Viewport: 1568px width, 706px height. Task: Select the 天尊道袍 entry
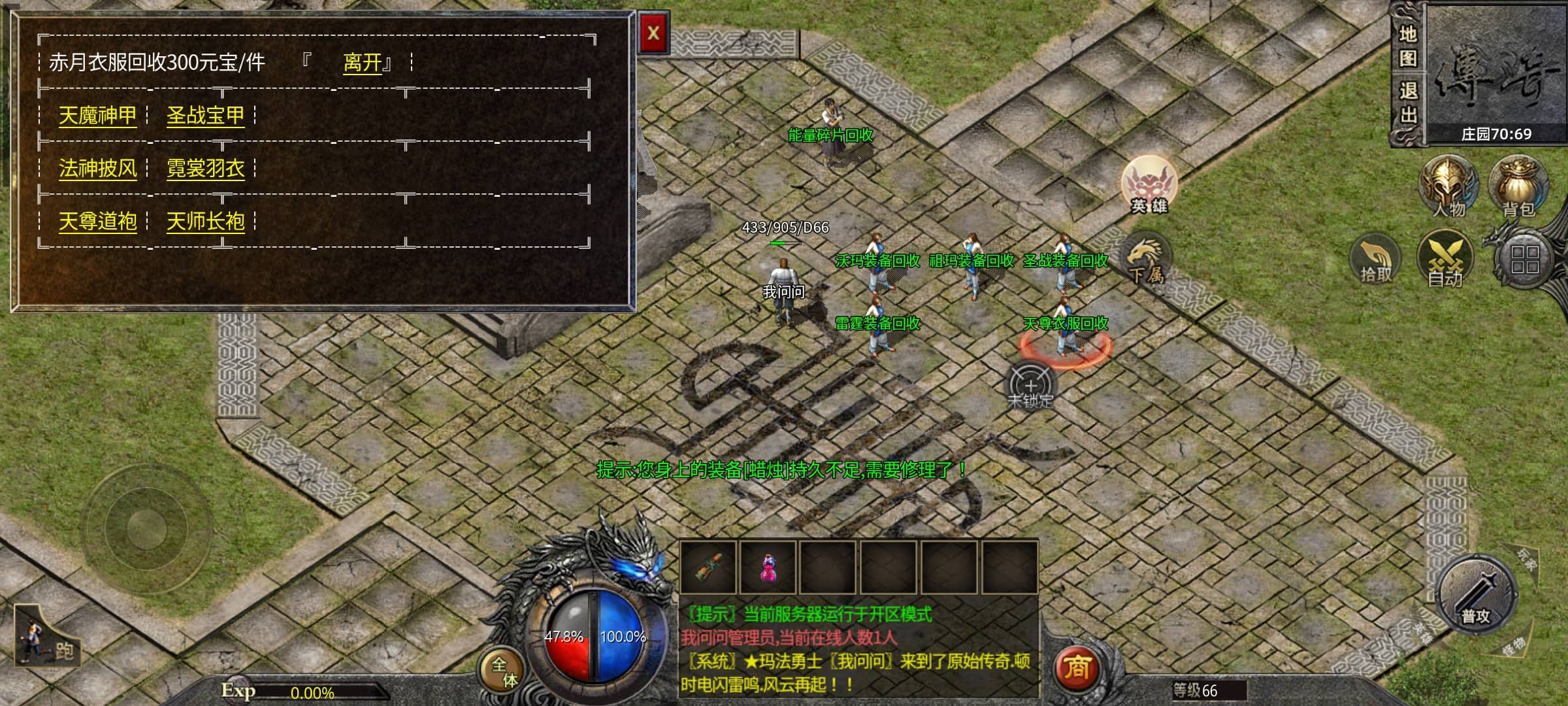pos(98,222)
